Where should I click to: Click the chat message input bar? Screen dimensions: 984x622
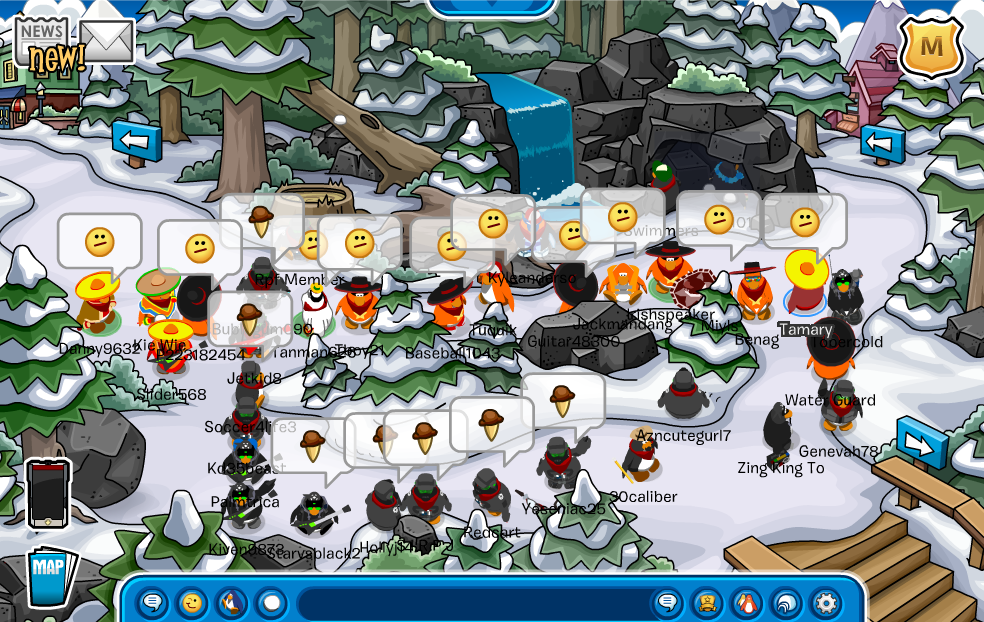pos(472,604)
